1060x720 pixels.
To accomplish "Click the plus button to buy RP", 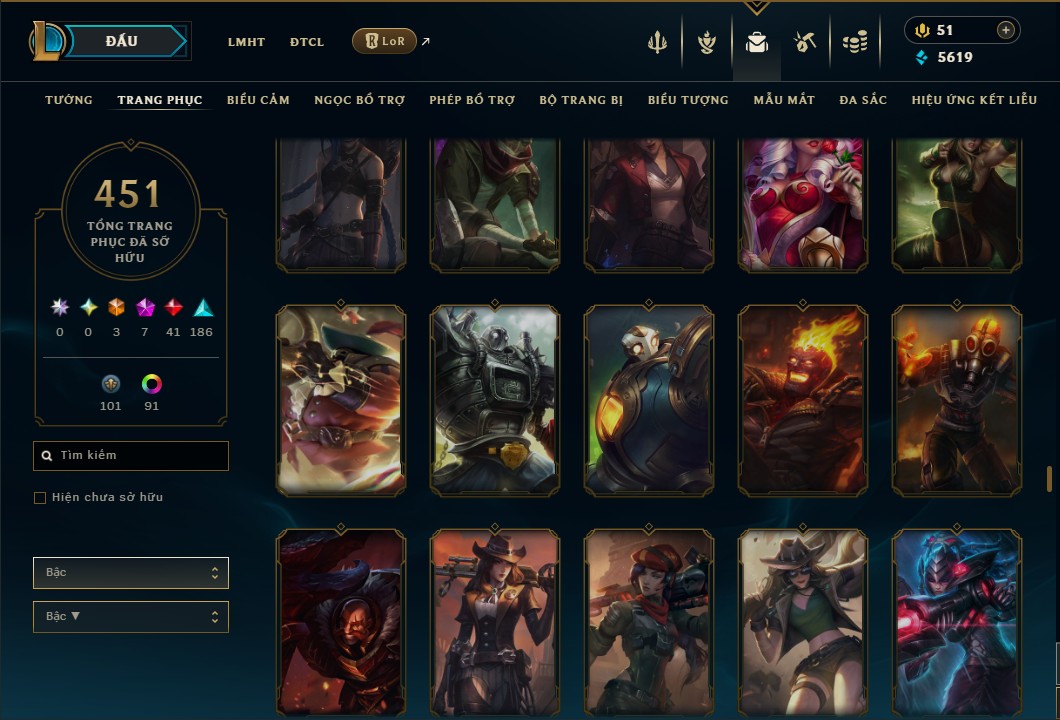I will [1005, 31].
